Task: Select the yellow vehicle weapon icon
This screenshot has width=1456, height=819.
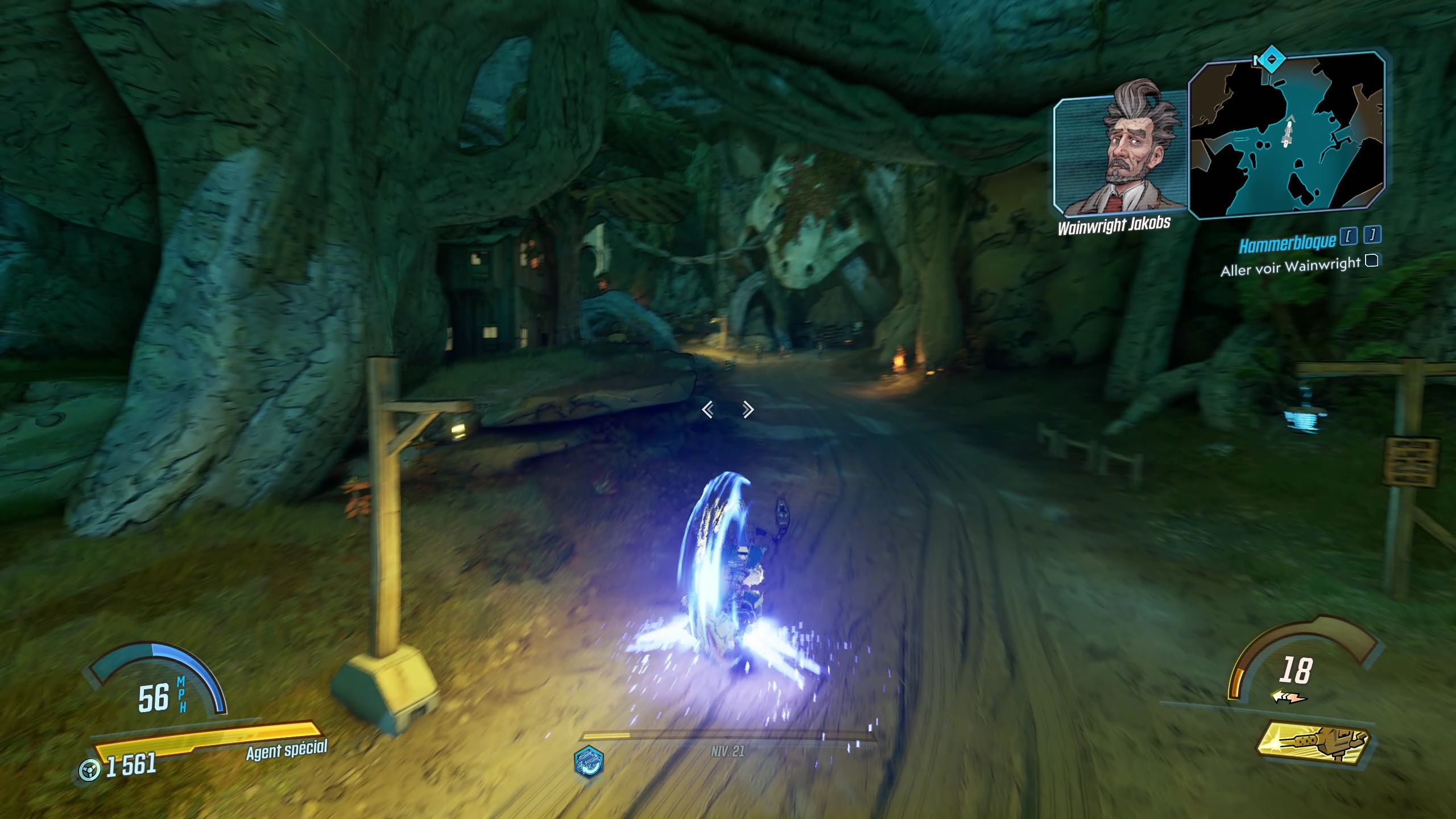Action: (1314, 744)
